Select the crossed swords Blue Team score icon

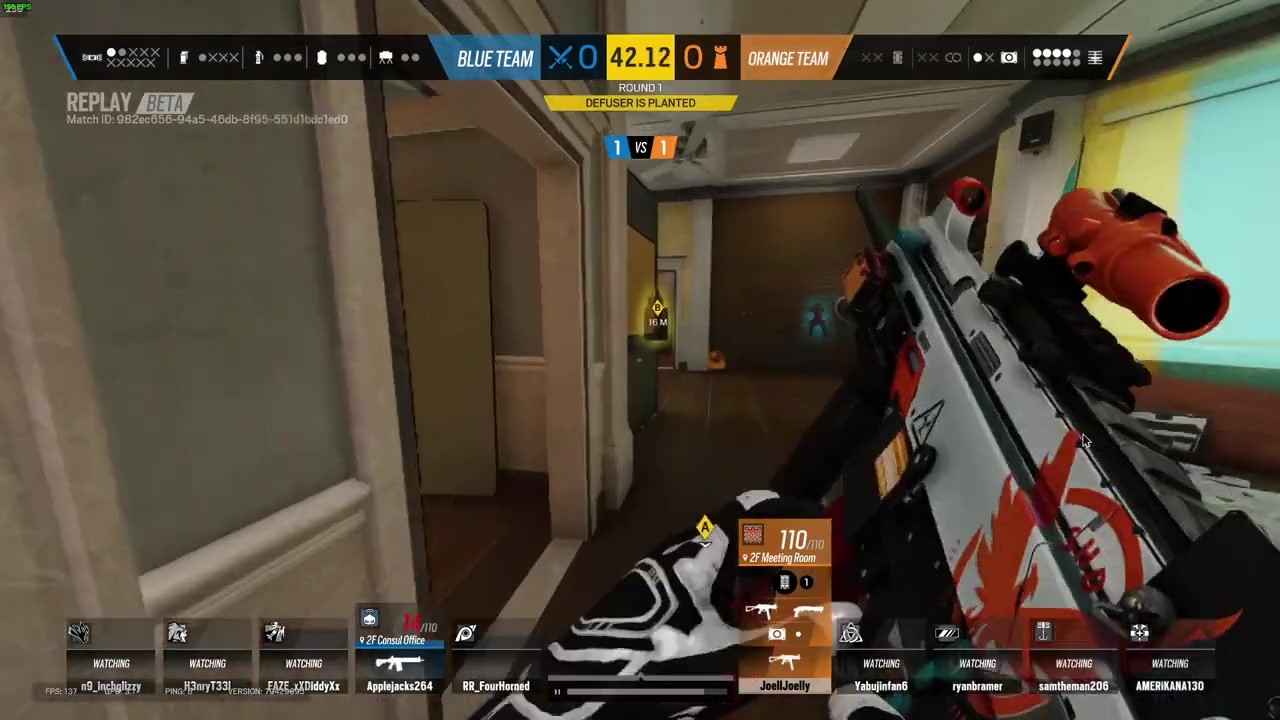[561, 57]
